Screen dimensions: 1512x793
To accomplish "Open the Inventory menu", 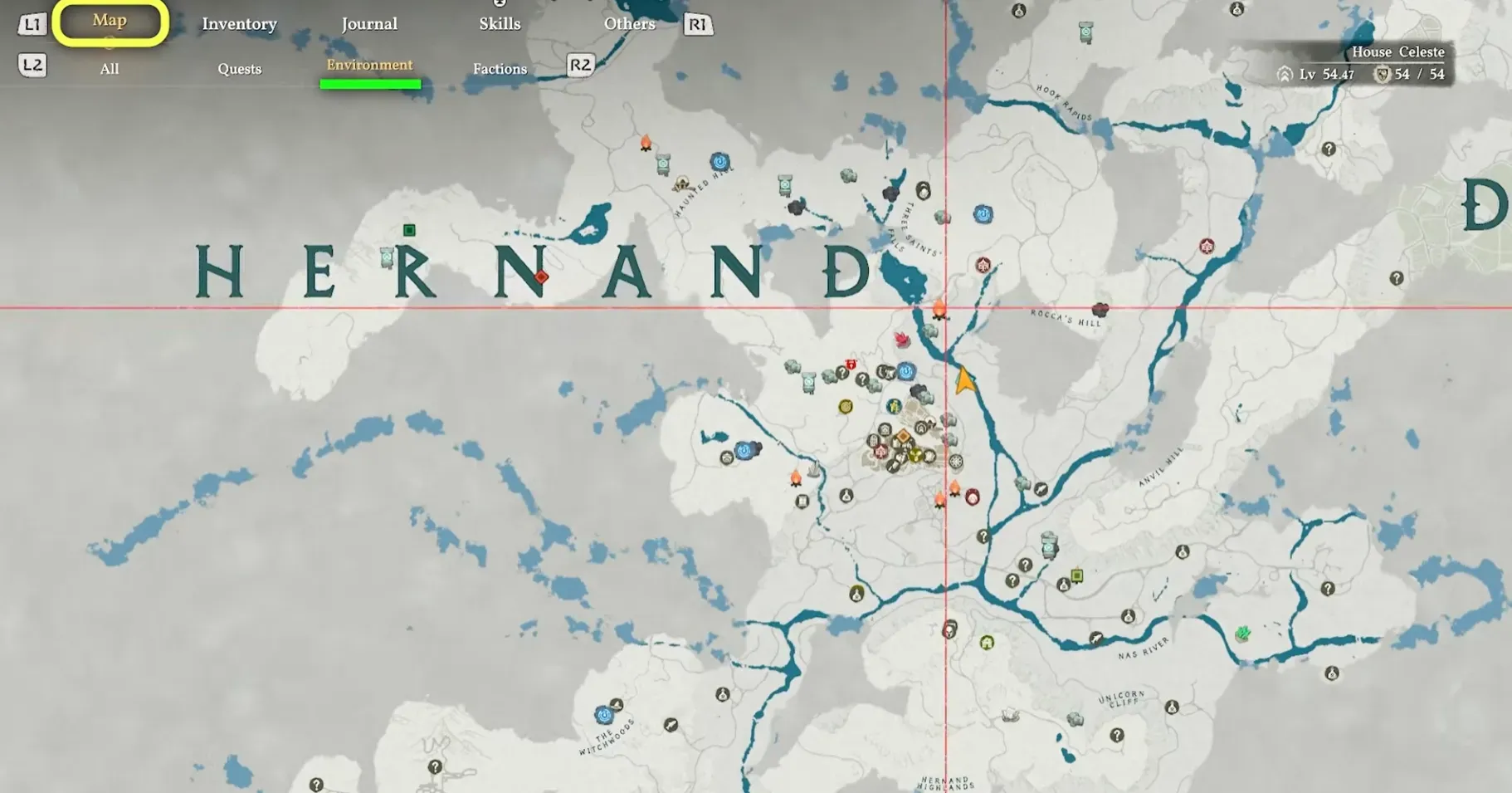I will click(x=239, y=23).
